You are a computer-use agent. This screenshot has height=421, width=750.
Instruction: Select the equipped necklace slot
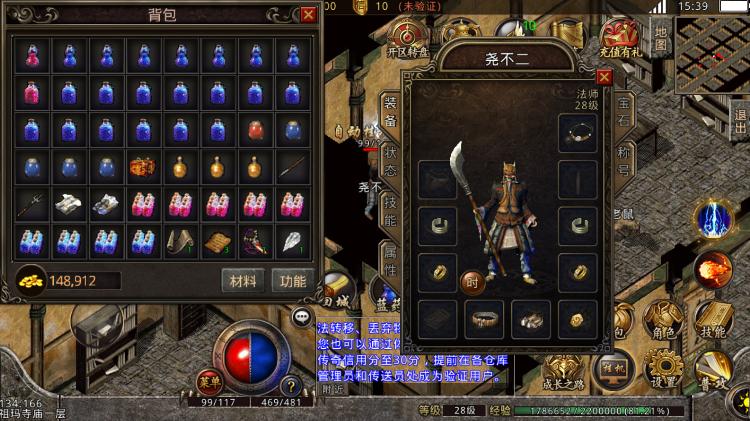(x=578, y=133)
